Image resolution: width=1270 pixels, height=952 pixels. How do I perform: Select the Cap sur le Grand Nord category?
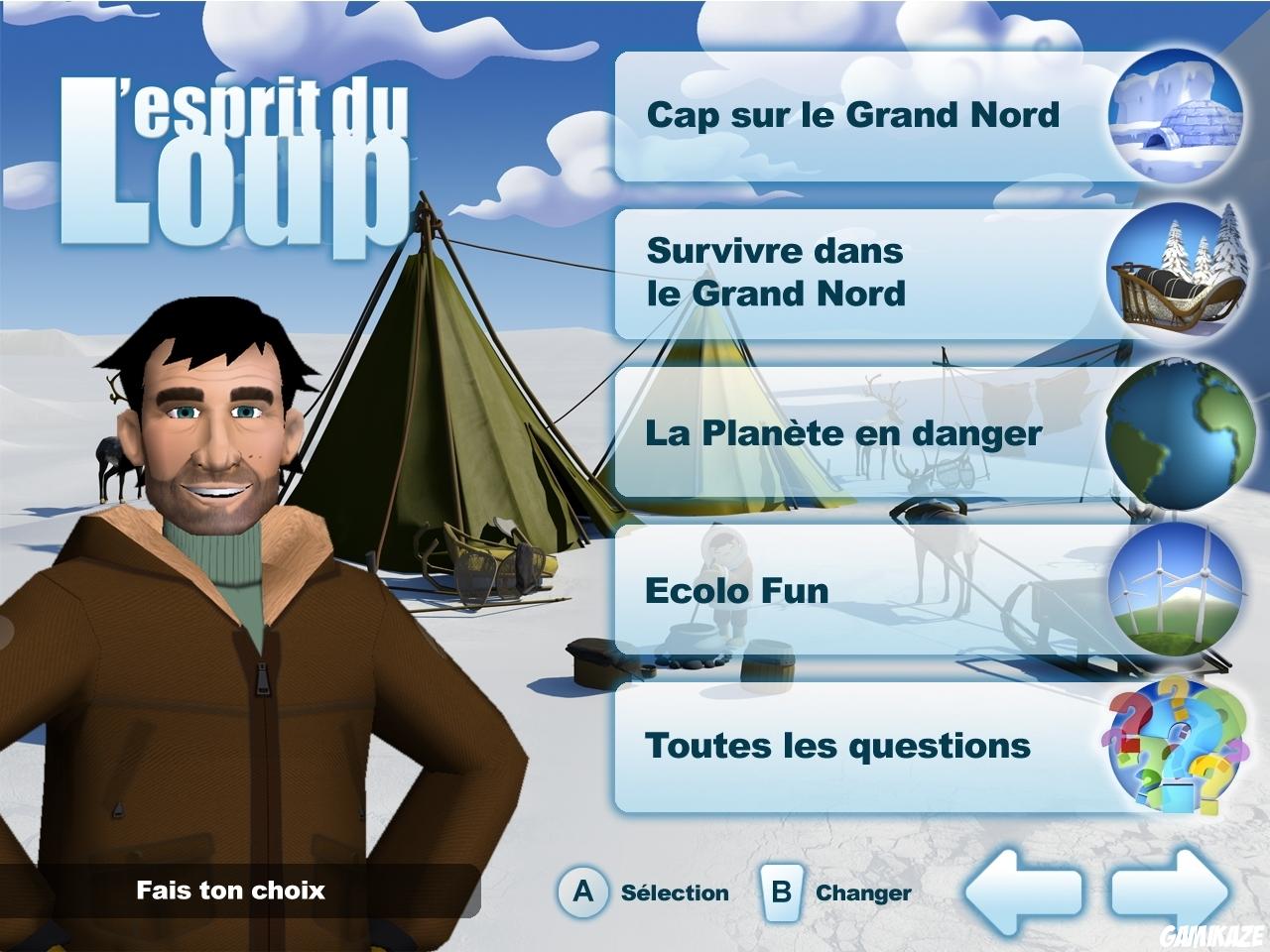[853, 116]
